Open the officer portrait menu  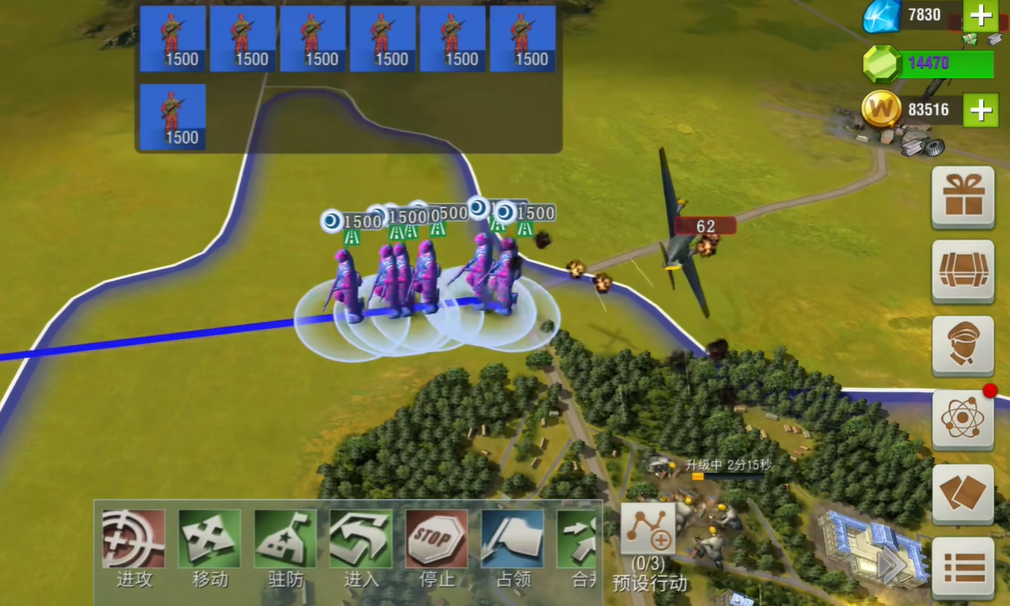[x=963, y=345]
